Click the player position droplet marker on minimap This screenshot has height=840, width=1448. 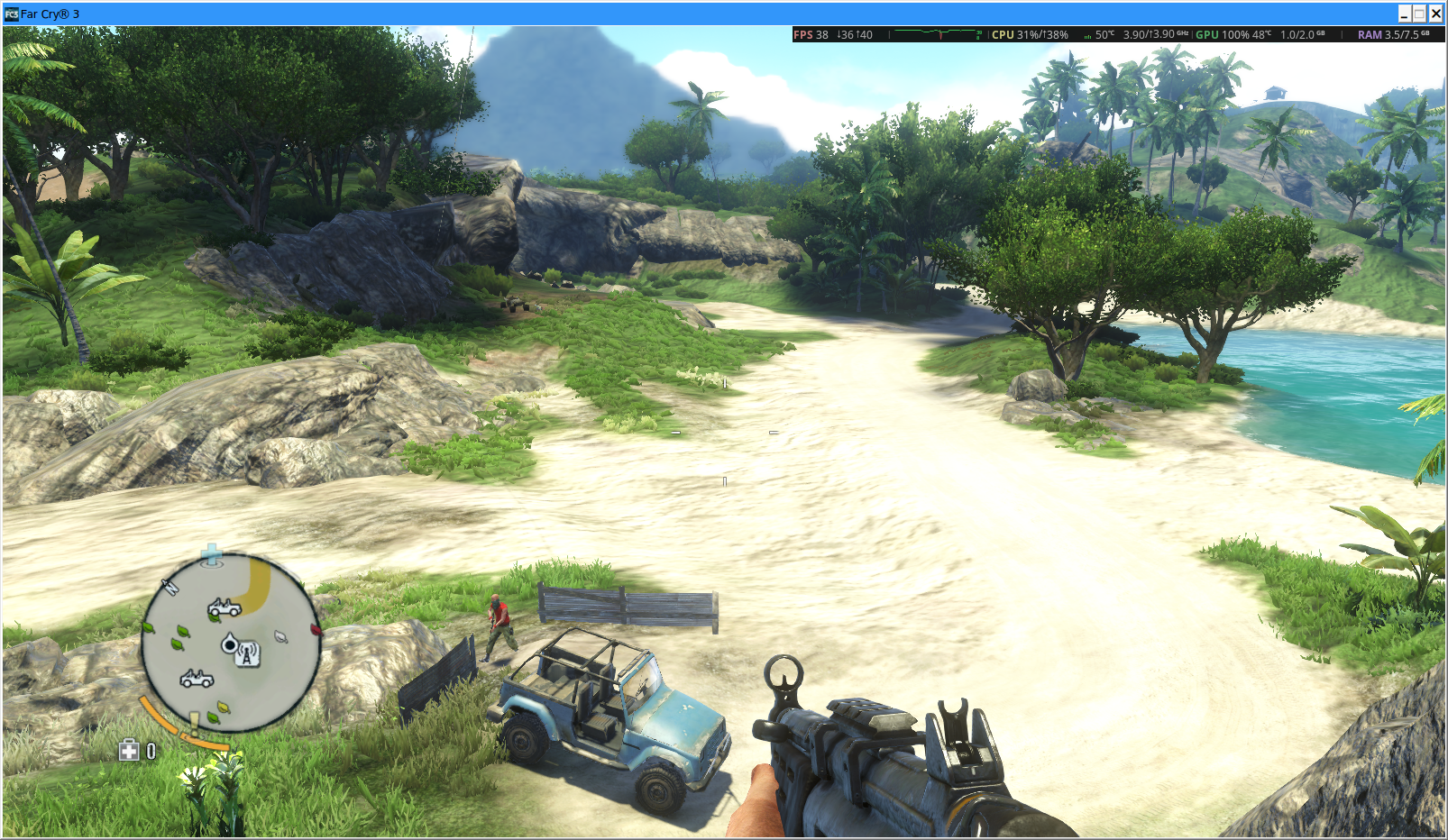(x=230, y=644)
